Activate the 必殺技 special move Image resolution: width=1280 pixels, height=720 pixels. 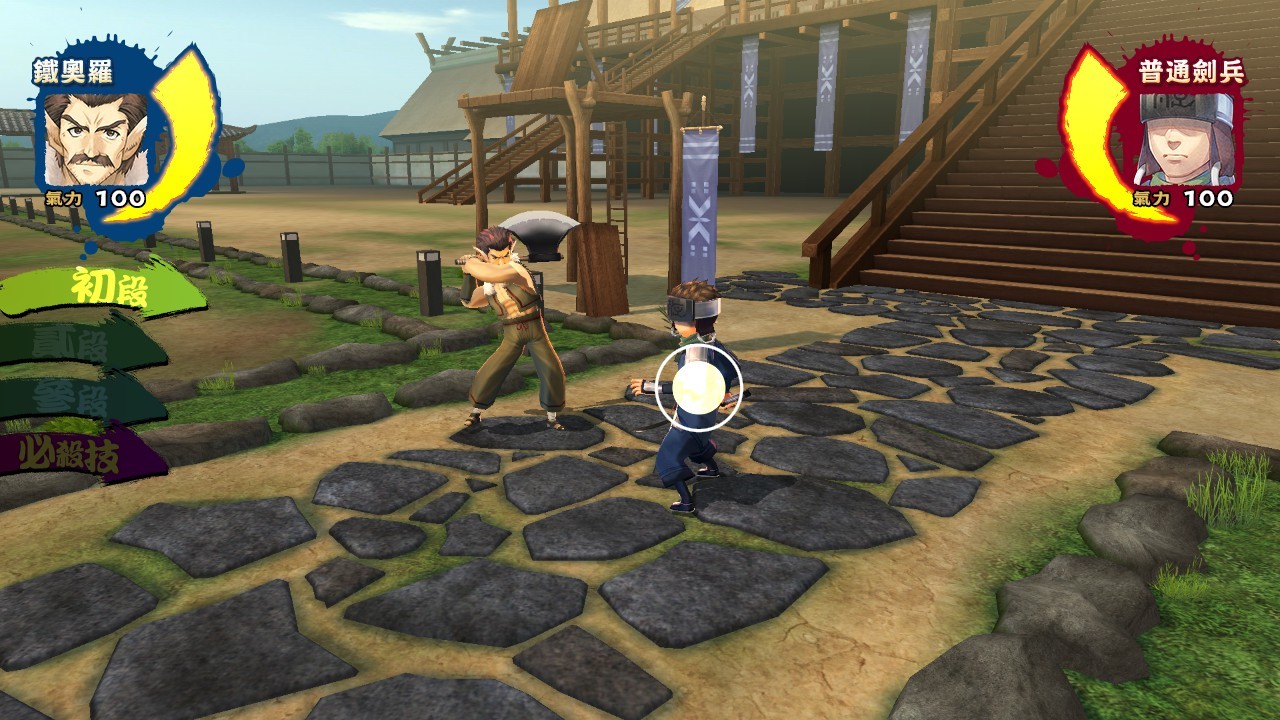(x=78, y=455)
